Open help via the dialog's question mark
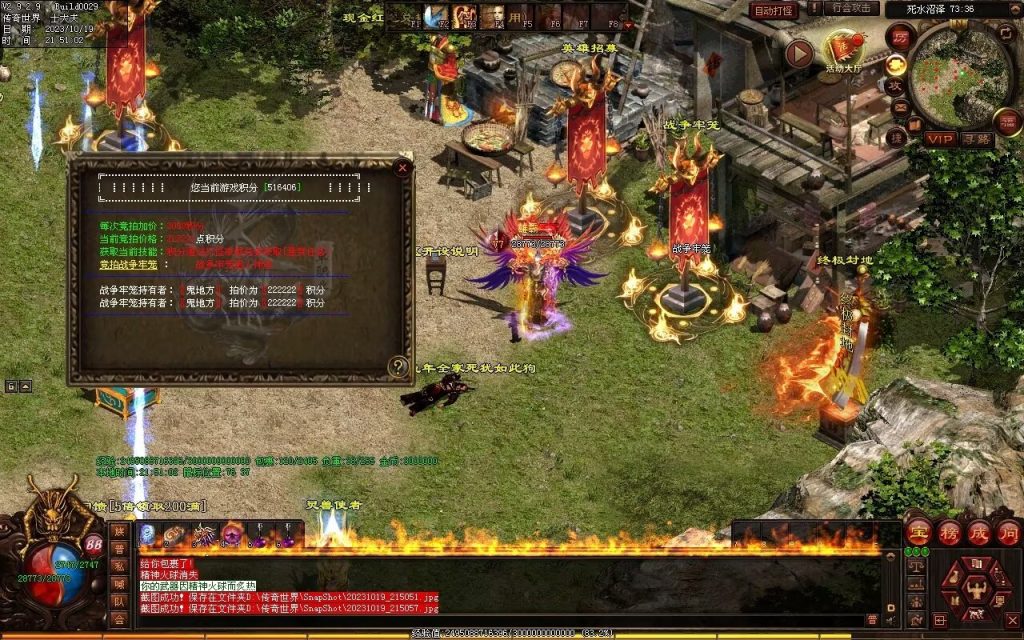 click(398, 366)
